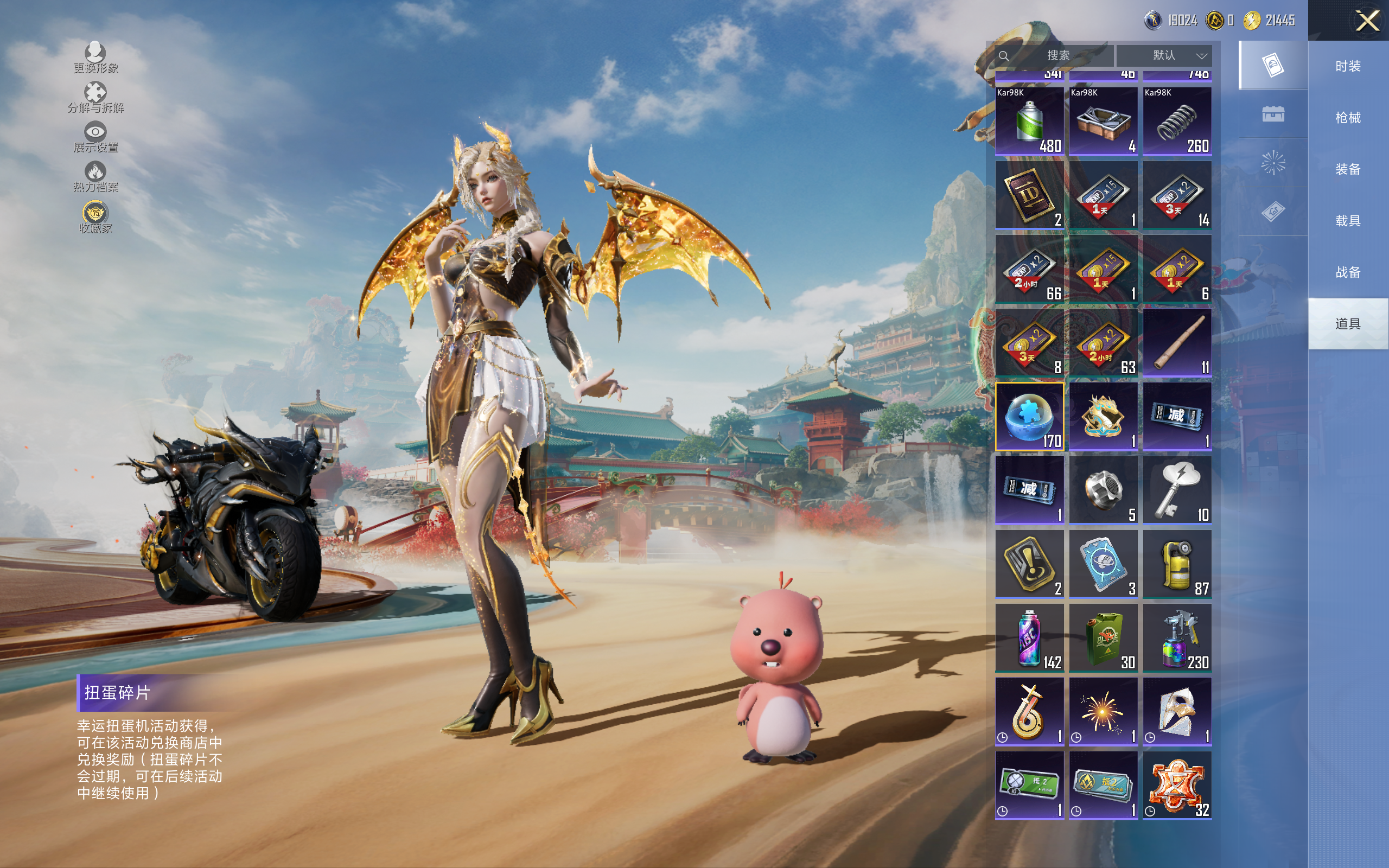1389x868 pixels.
Task: Select the wooden stick item slot
Action: (1177, 343)
